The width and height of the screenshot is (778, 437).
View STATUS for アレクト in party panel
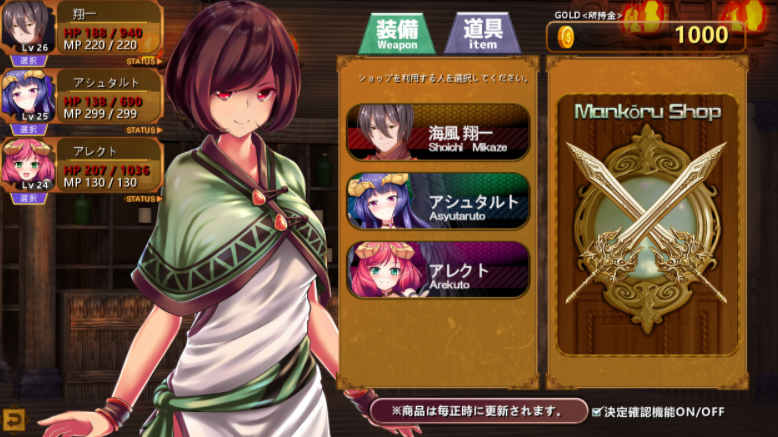(144, 199)
